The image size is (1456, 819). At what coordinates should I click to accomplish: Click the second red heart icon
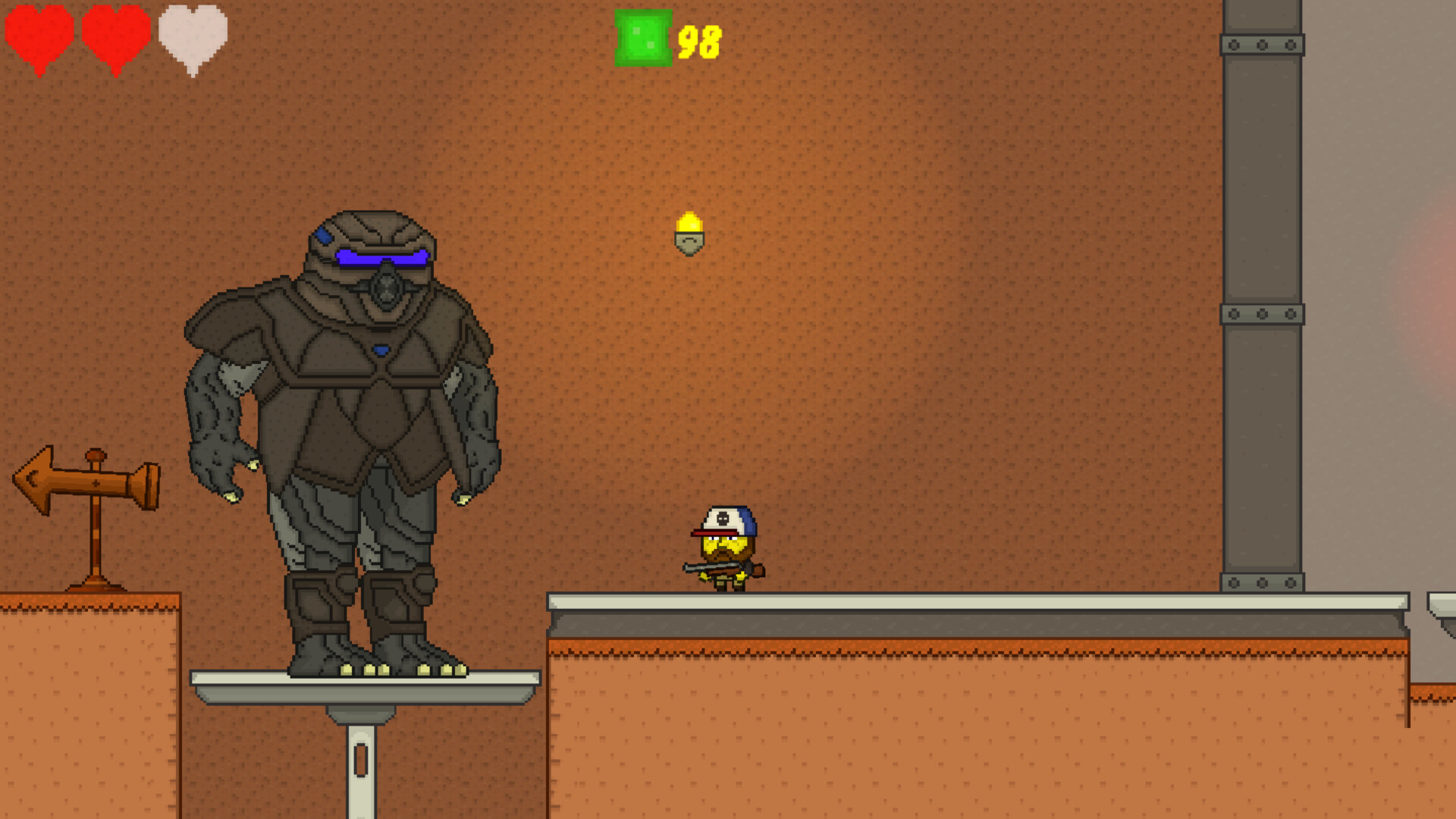[114, 38]
